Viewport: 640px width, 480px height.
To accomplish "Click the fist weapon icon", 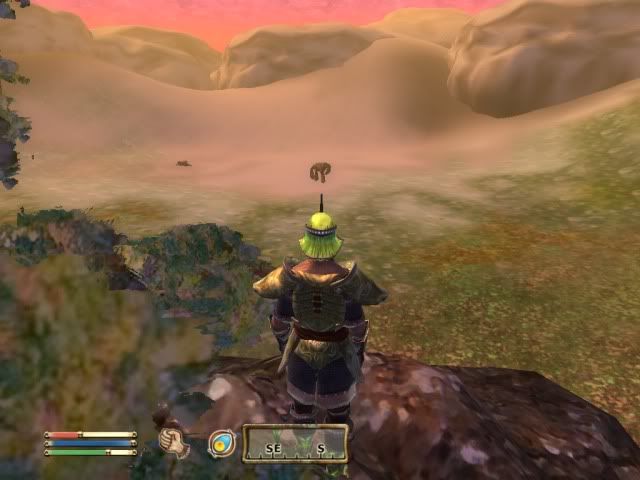I will pyautogui.click(x=175, y=441).
